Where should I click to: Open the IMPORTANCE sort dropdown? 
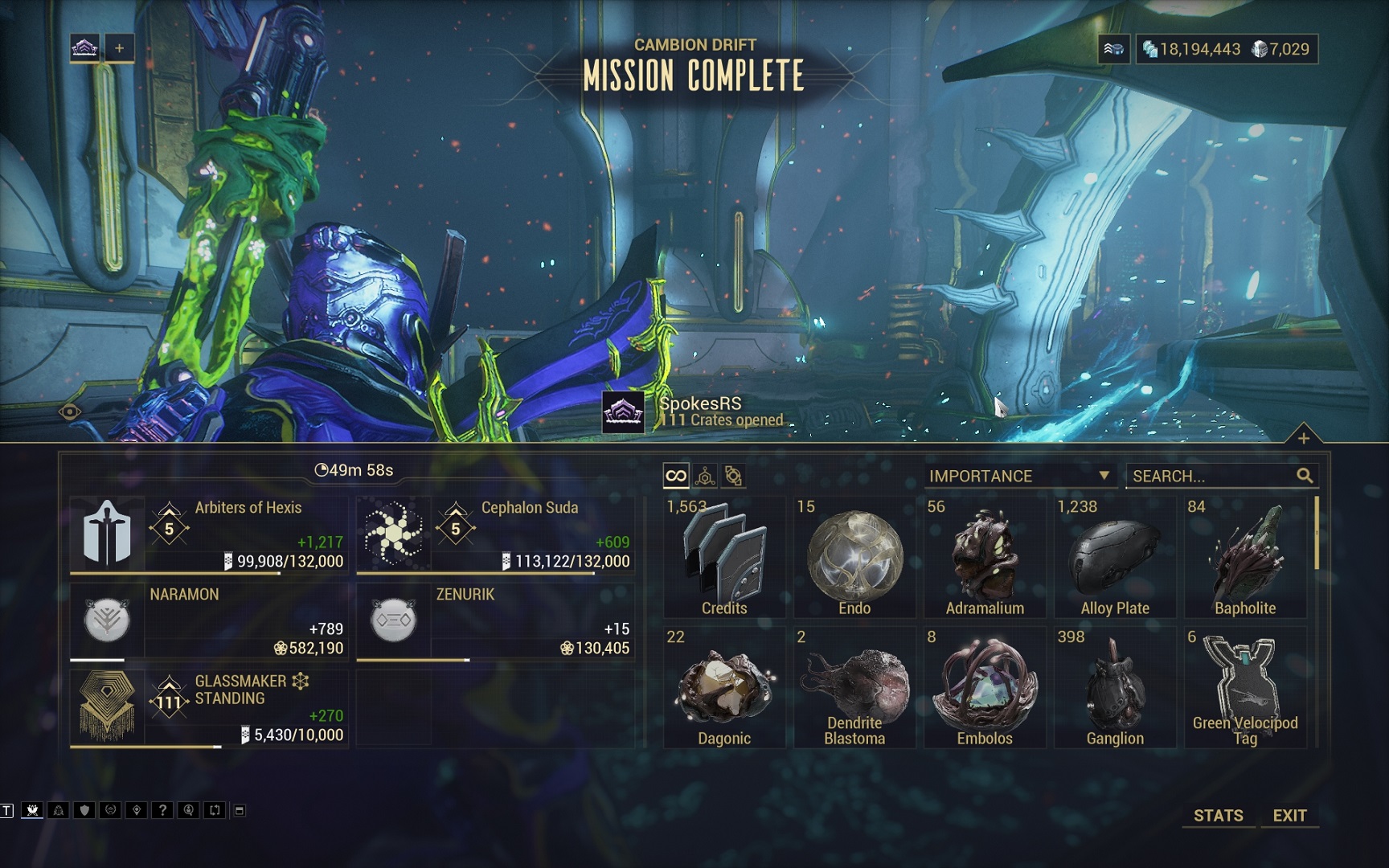click(1019, 476)
